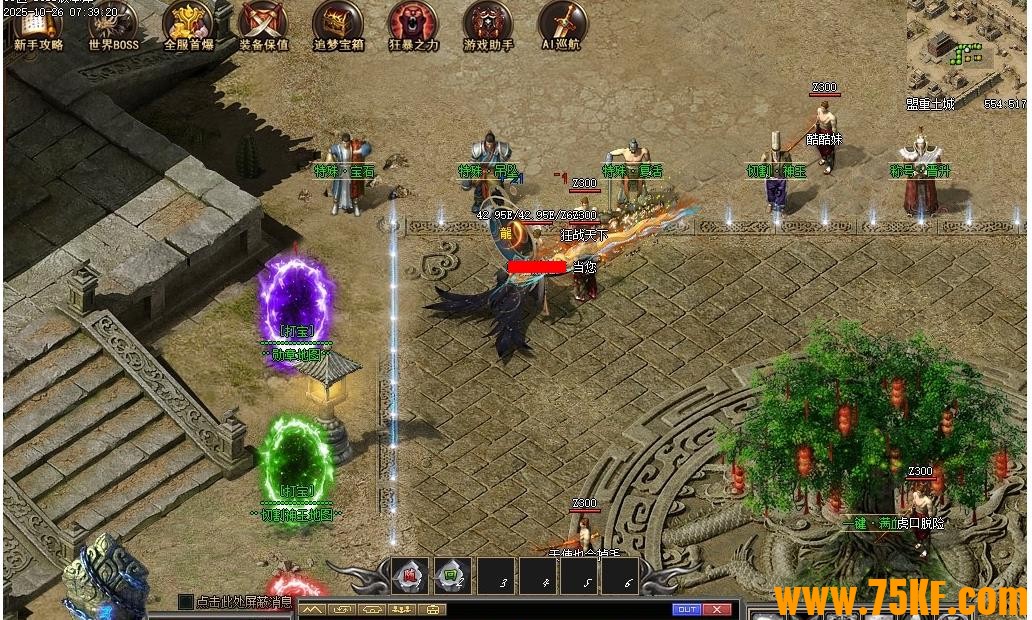1032x620 pixels.
Task: Open the 全服首爆 trophy icon
Action: click(x=188, y=23)
